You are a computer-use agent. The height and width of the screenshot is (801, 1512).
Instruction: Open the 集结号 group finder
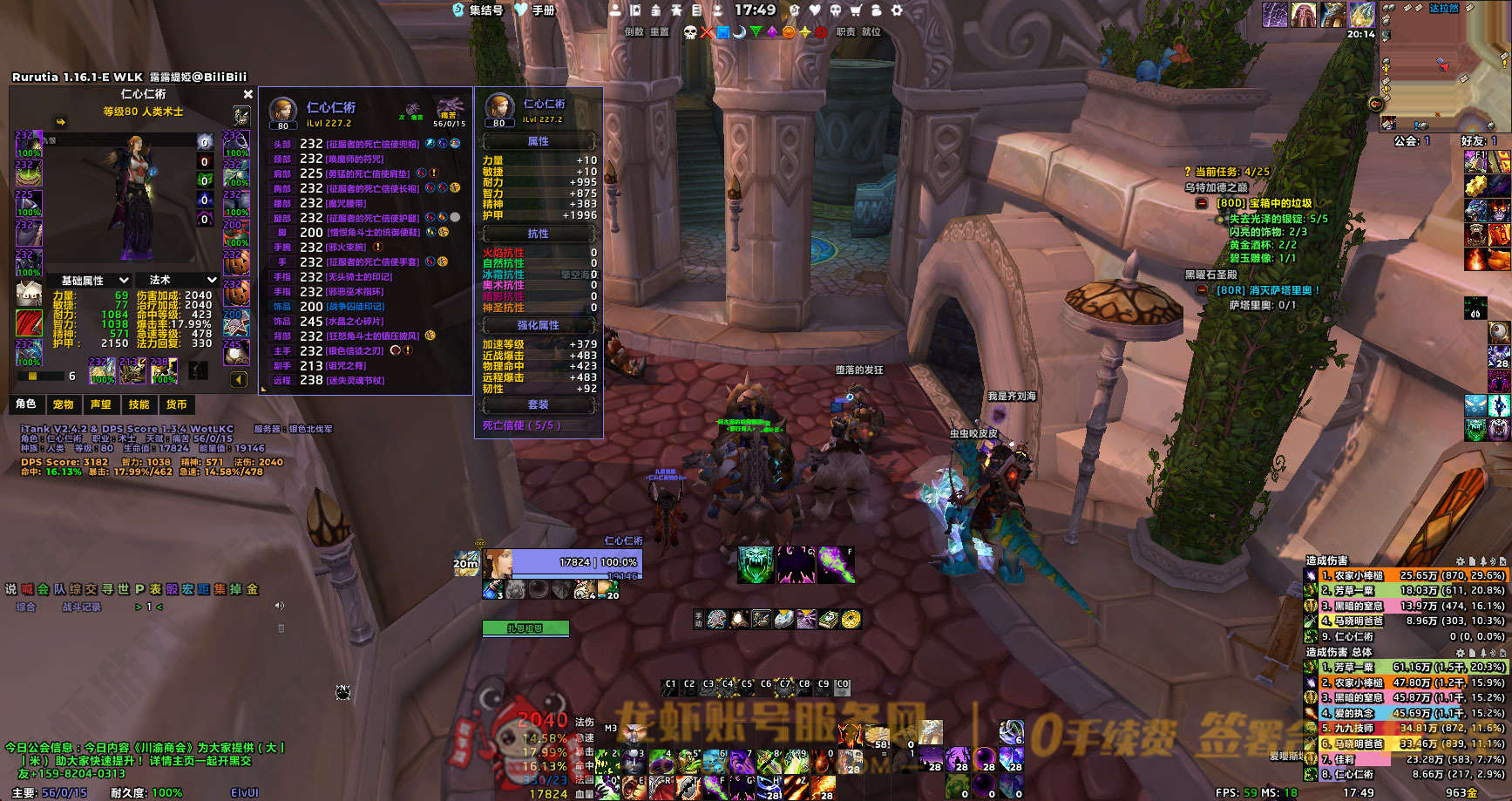pos(478,10)
